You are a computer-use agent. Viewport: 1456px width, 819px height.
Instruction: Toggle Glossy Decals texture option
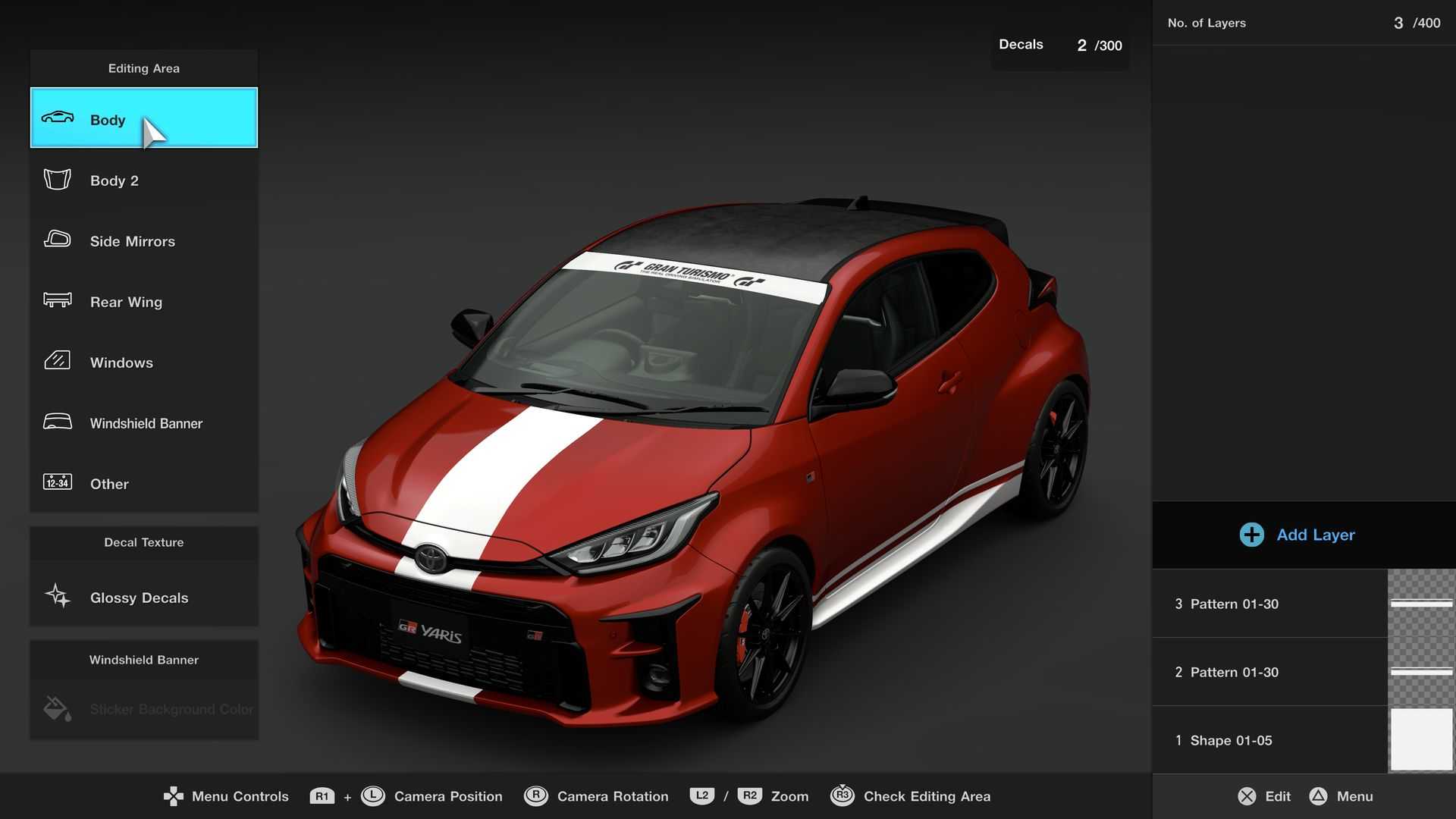click(x=144, y=597)
